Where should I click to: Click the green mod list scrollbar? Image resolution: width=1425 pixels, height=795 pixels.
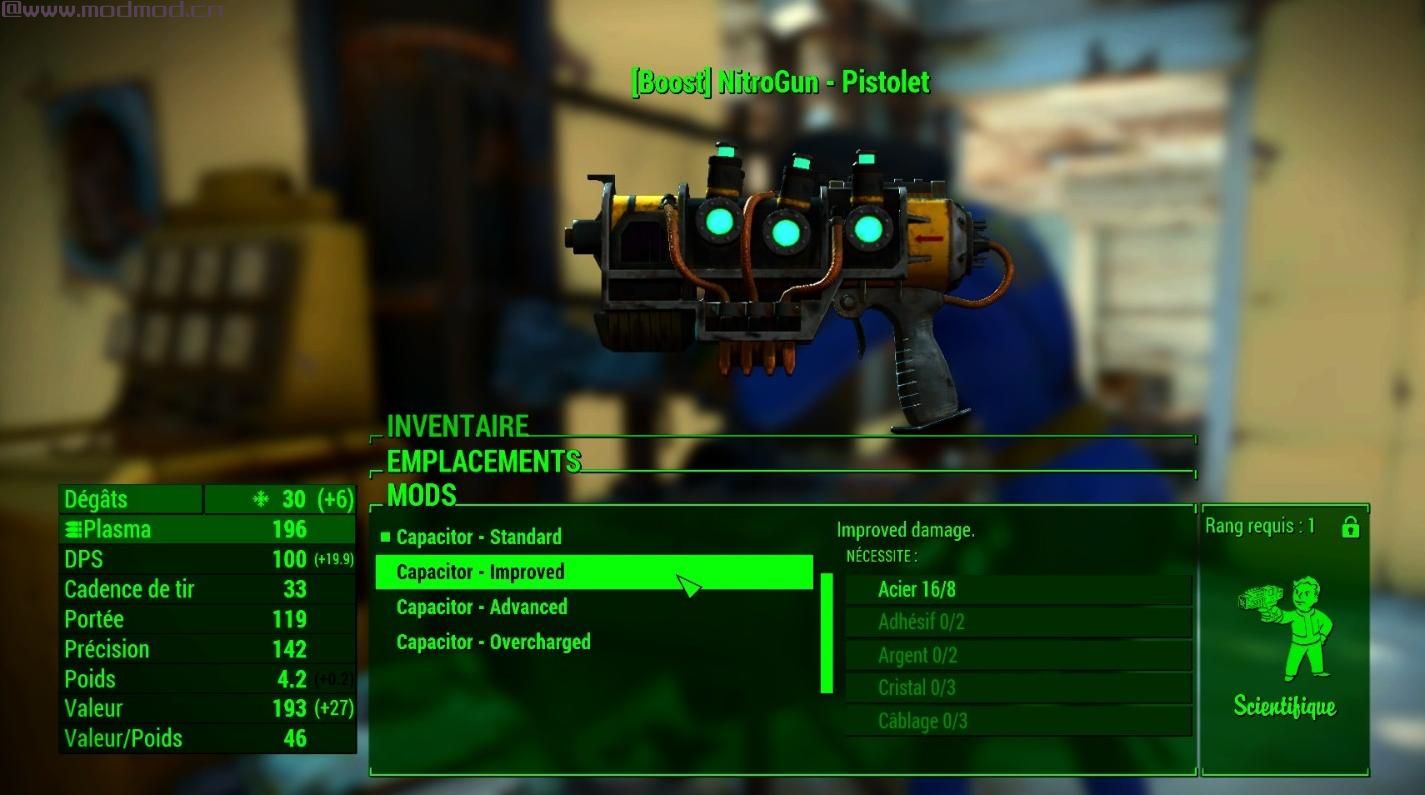(x=827, y=633)
